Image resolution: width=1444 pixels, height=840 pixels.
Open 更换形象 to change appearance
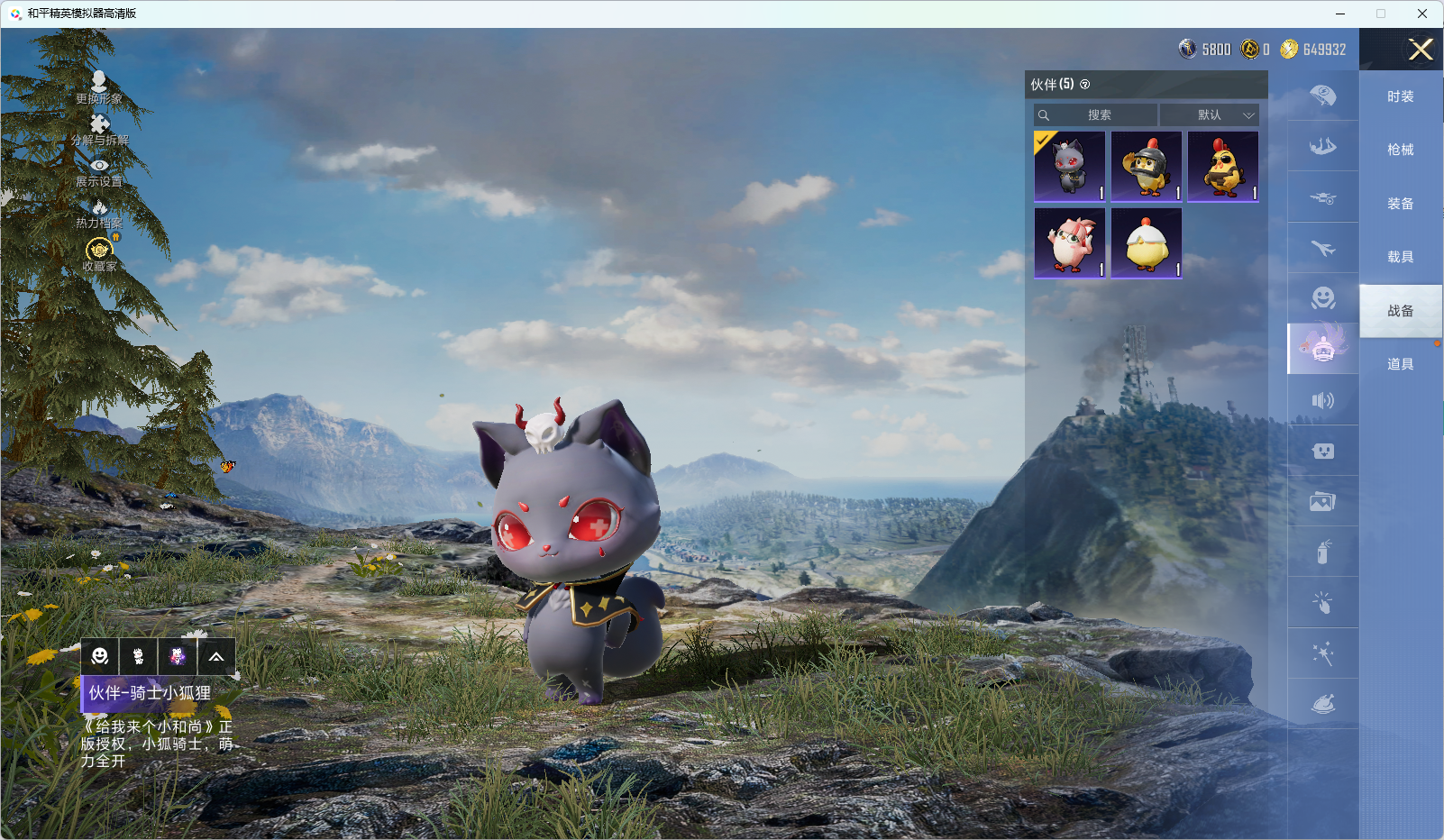[99, 88]
